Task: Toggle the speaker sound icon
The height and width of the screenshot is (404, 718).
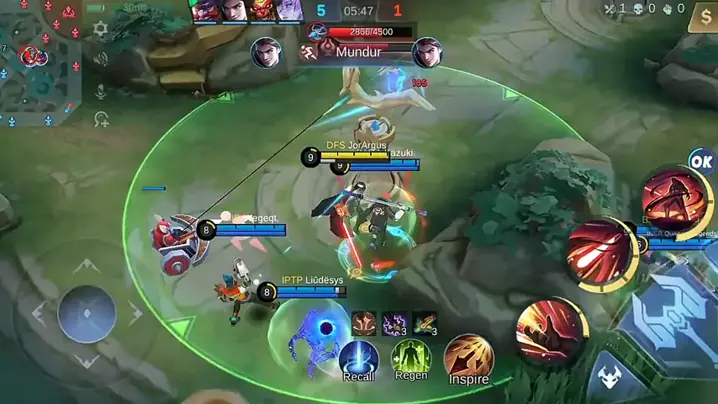Action: [101, 60]
